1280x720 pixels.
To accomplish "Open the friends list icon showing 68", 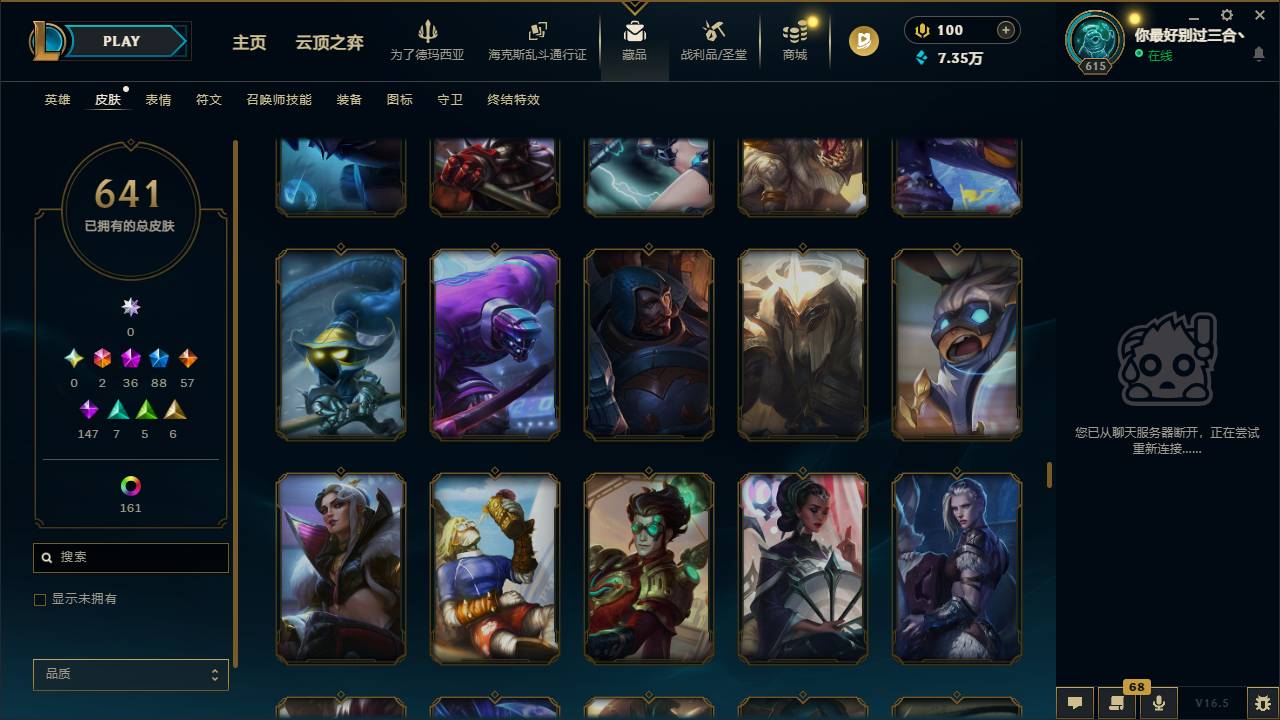I will point(1115,704).
